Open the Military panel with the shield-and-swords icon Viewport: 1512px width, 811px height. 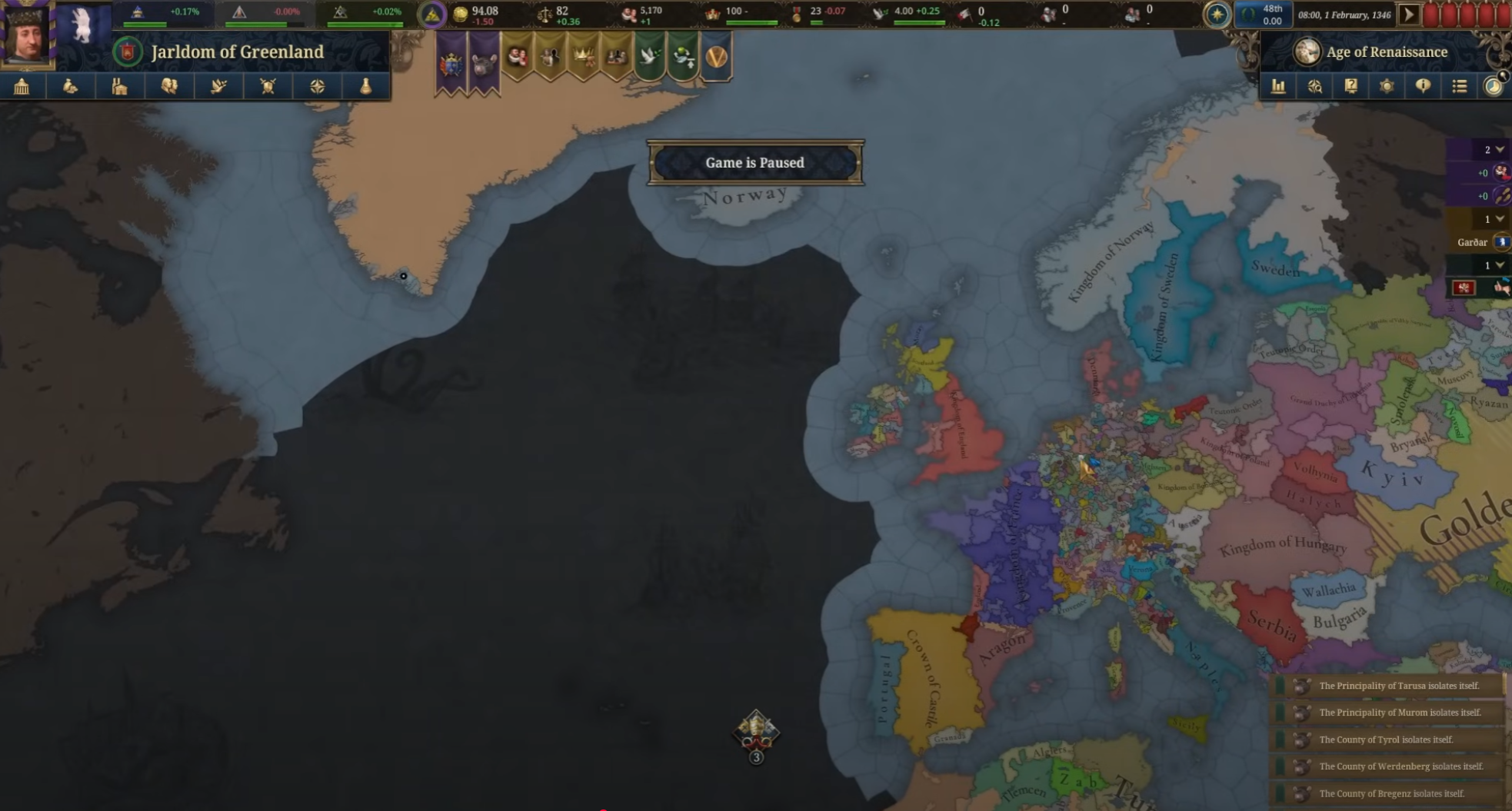[x=268, y=86]
